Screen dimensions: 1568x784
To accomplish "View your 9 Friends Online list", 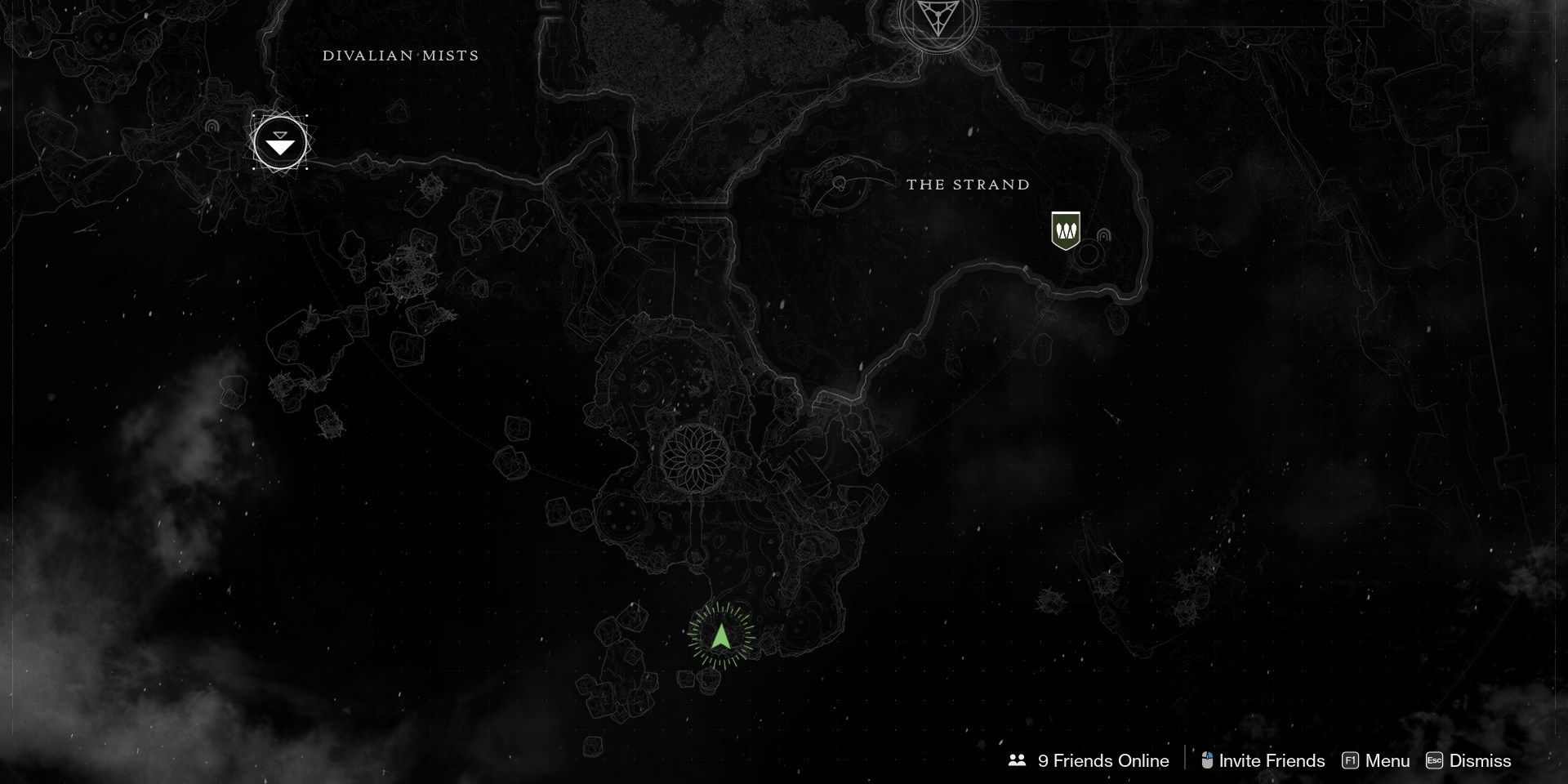I will pos(1102,760).
